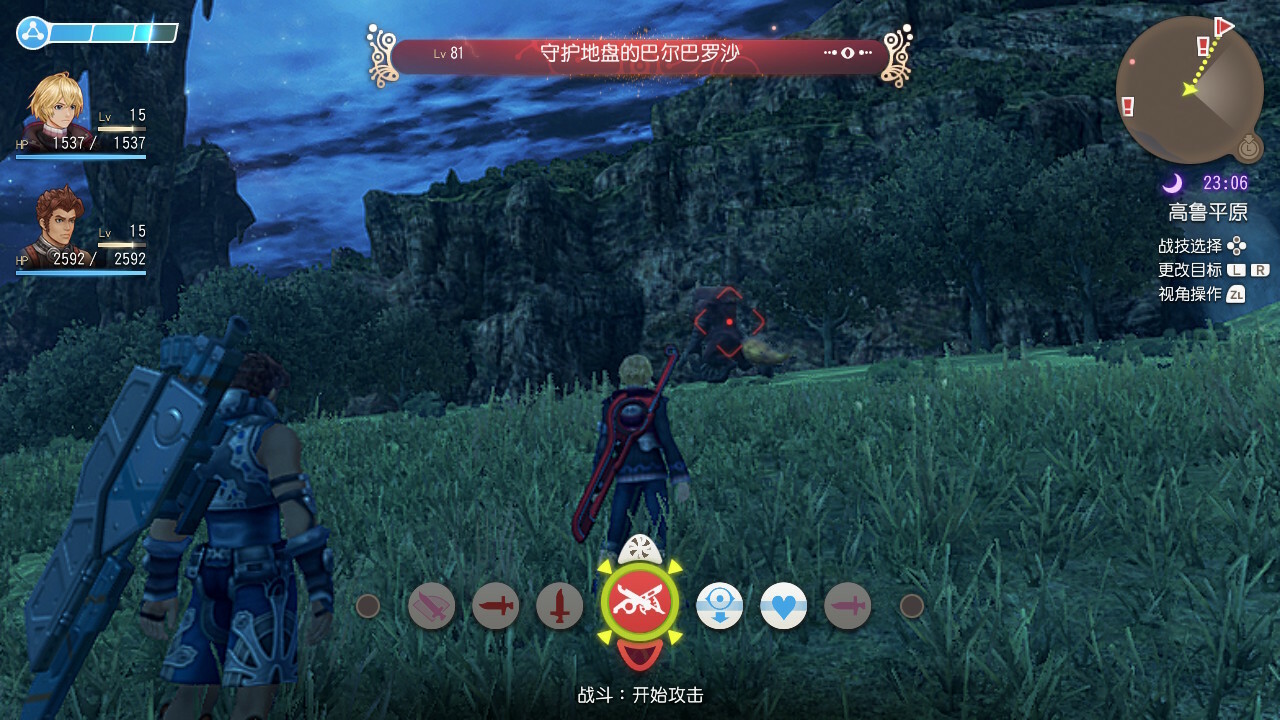Pick the pink slashing sword art
This screenshot has width=1280, height=720.
[x=431, y=606]
